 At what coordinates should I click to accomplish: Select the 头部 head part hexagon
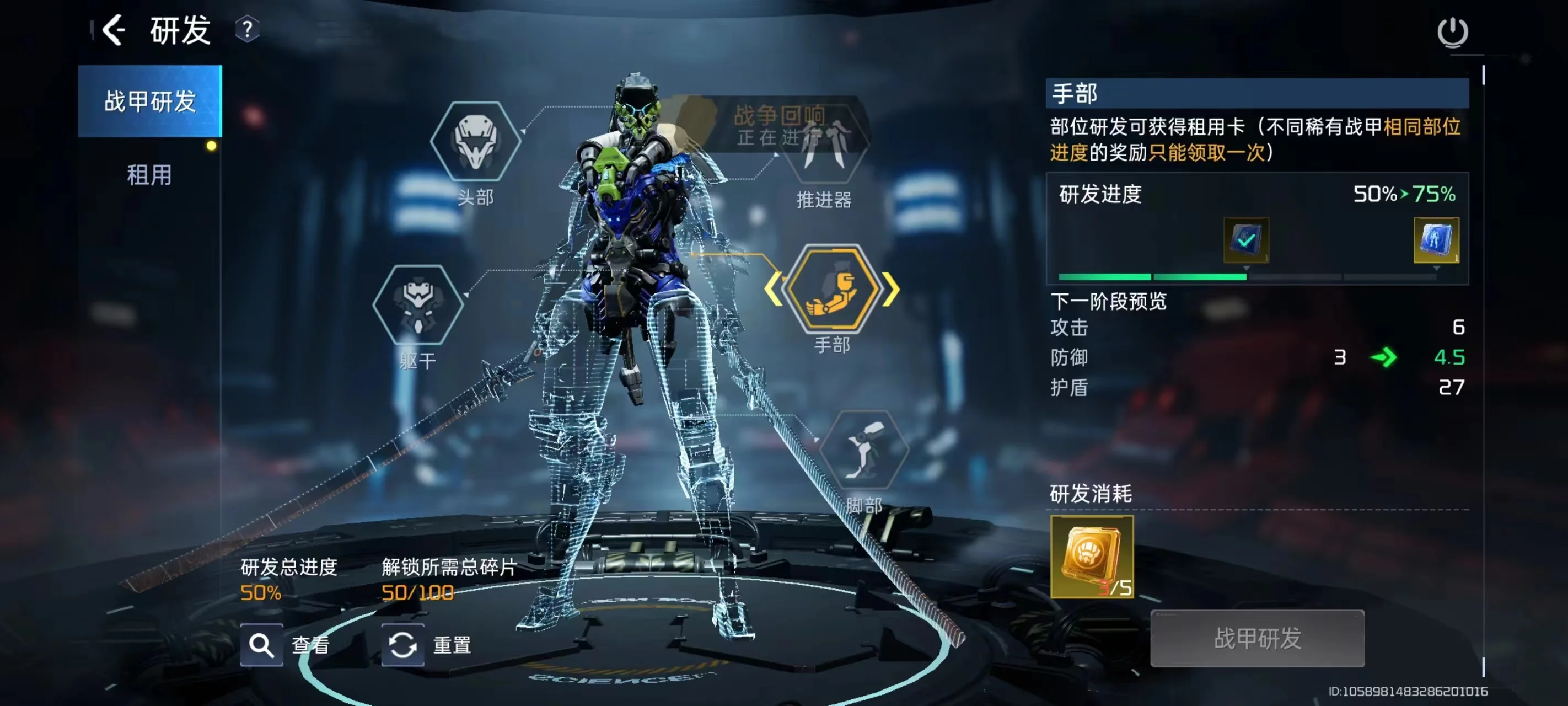(x=475, y=141)
